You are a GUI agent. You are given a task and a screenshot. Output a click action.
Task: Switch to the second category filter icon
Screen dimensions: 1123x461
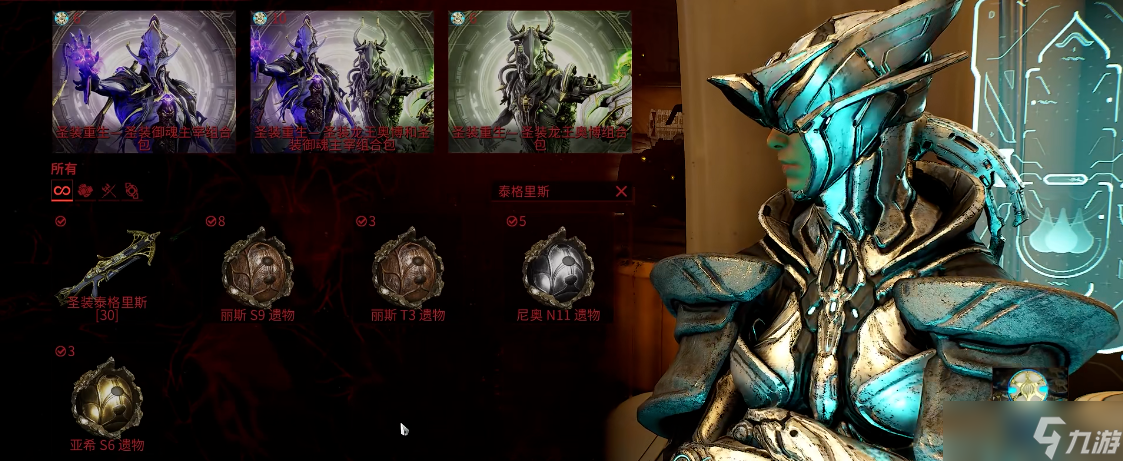[x=86, y=190]
